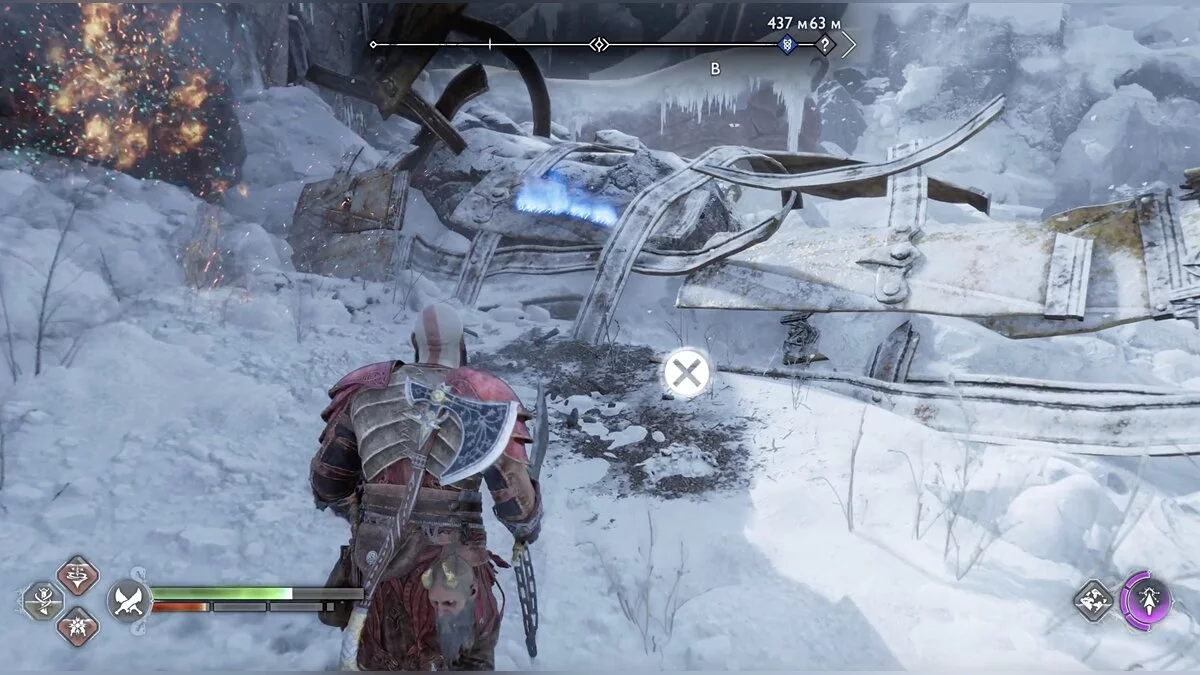Screen dimensions: 1200x675
Task: Select the crossed blades weapon icon
Action: (x=129, y=600)
